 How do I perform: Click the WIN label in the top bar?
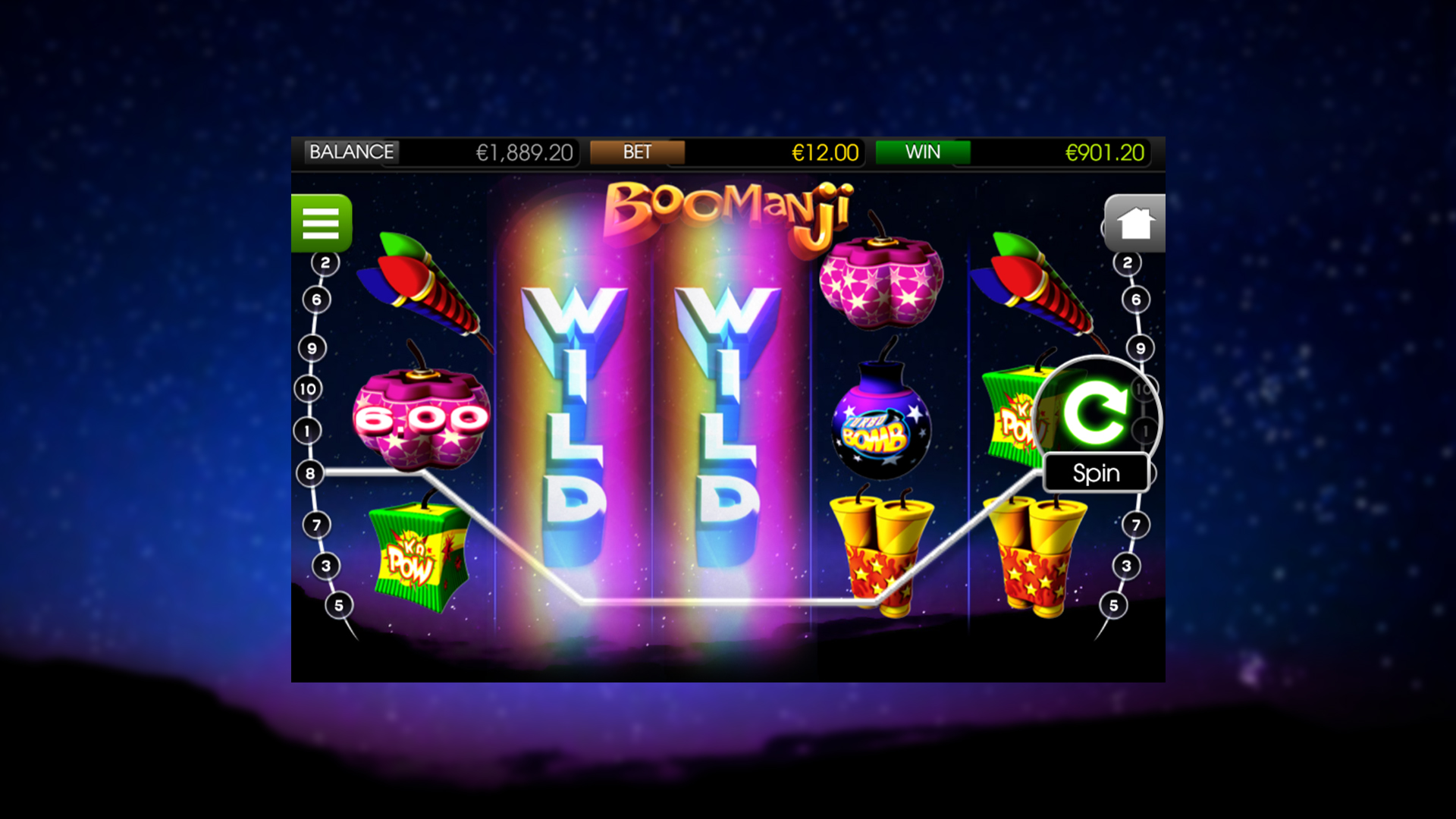tap(923, 152)
